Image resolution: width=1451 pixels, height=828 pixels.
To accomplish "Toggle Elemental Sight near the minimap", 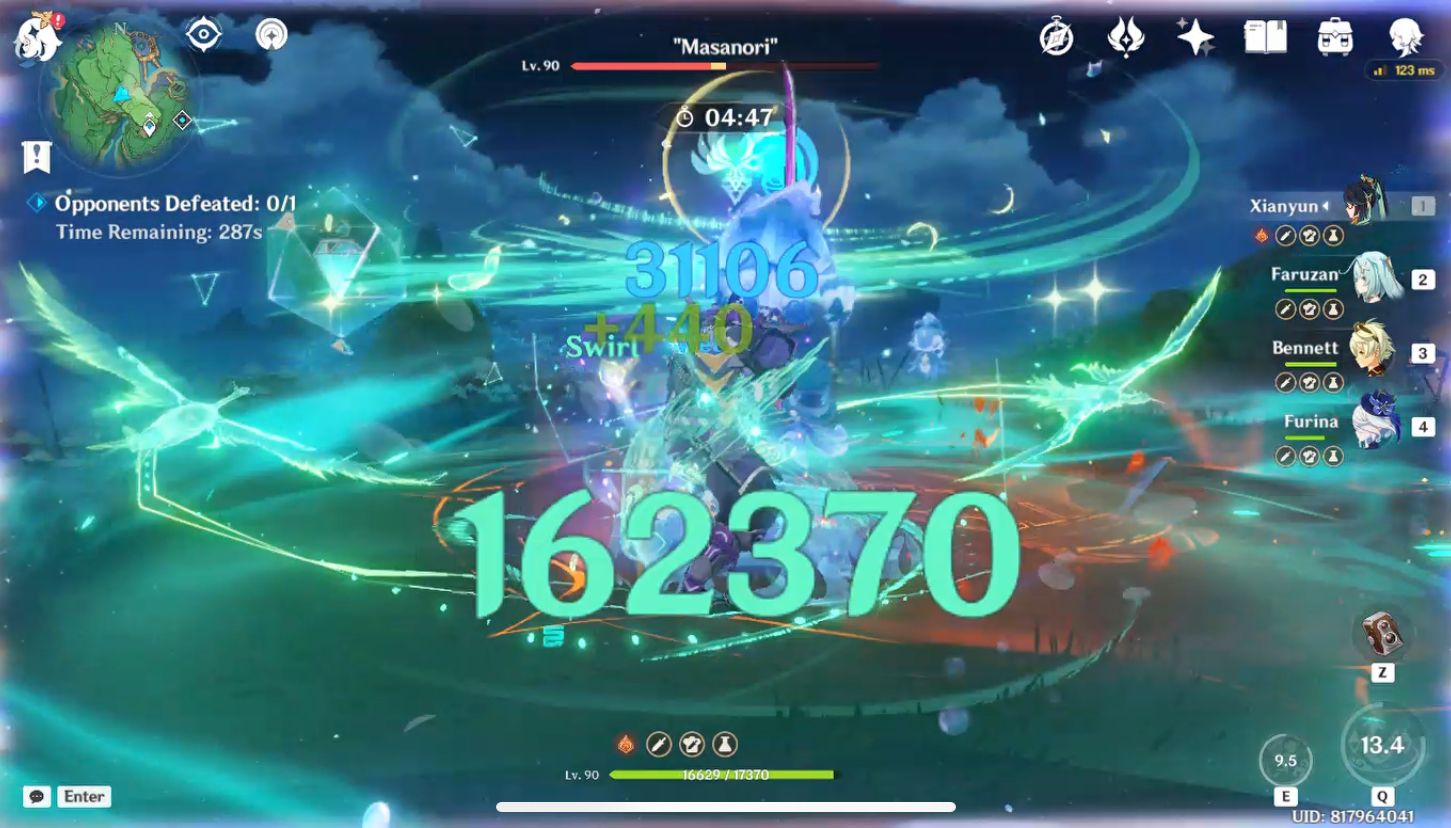I will [202, 33].
